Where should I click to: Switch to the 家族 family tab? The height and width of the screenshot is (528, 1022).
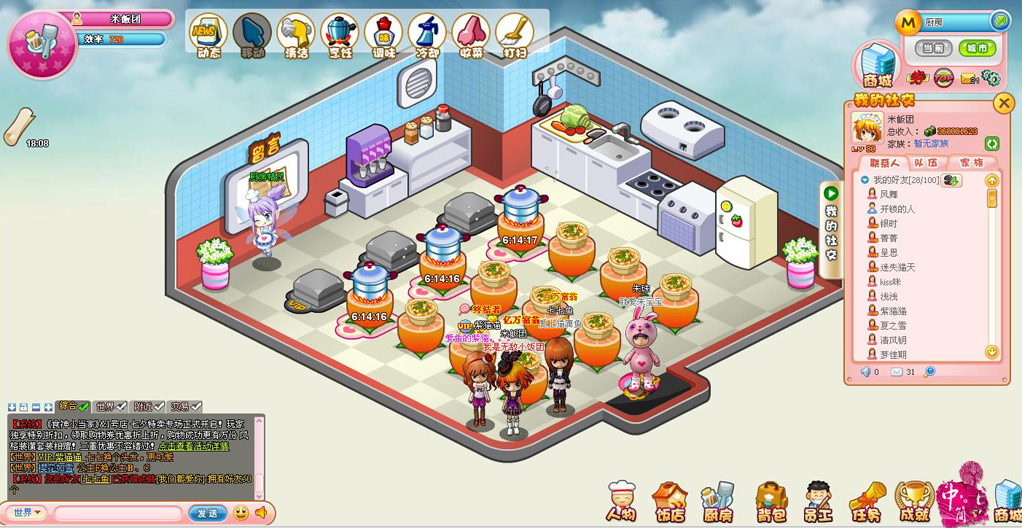971,163
